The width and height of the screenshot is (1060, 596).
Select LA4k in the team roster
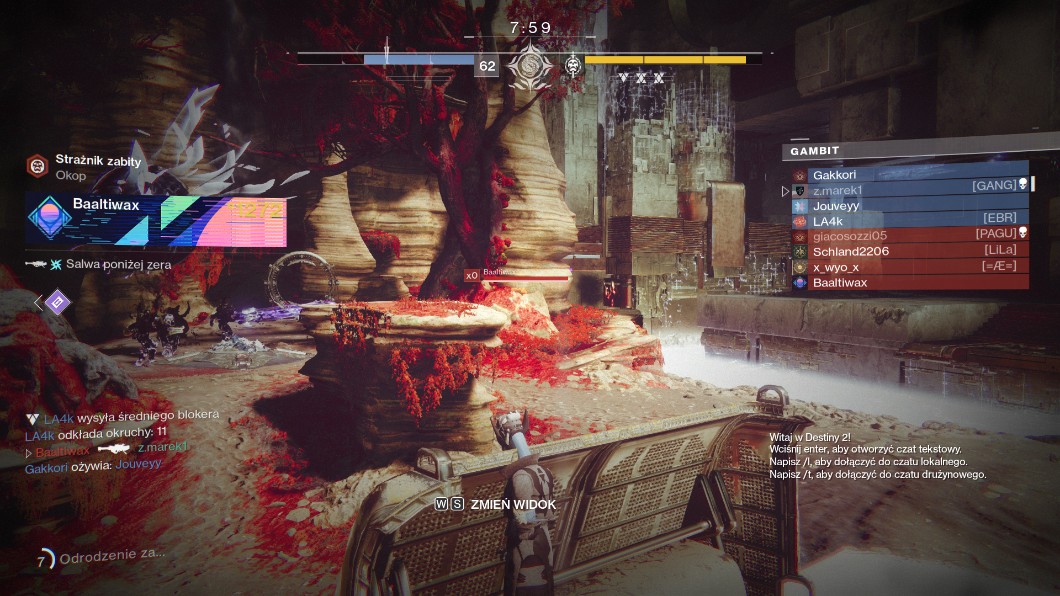(x=908, y=221)
